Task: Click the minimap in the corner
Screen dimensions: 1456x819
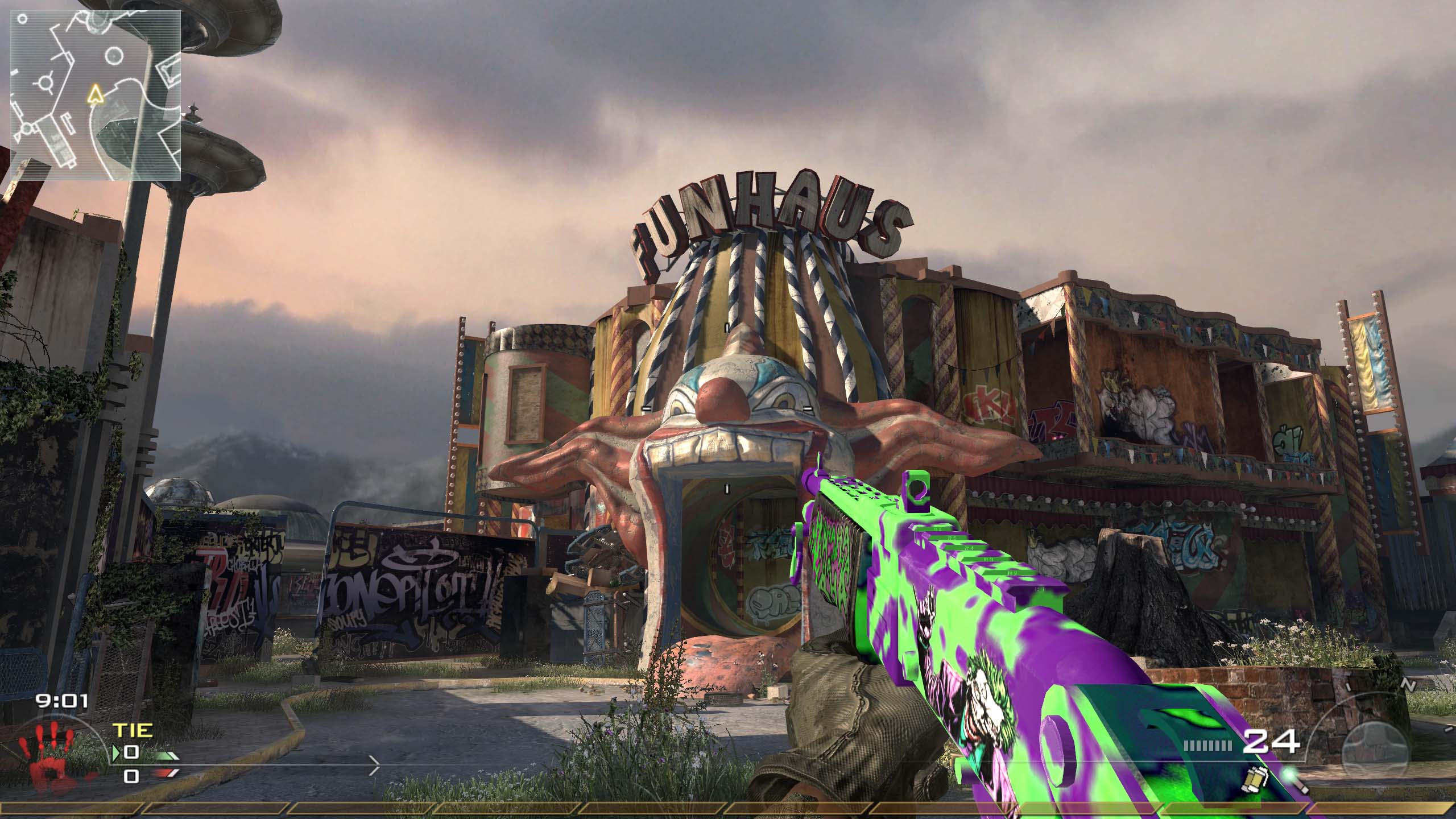Action: click(x=96, y=94)
